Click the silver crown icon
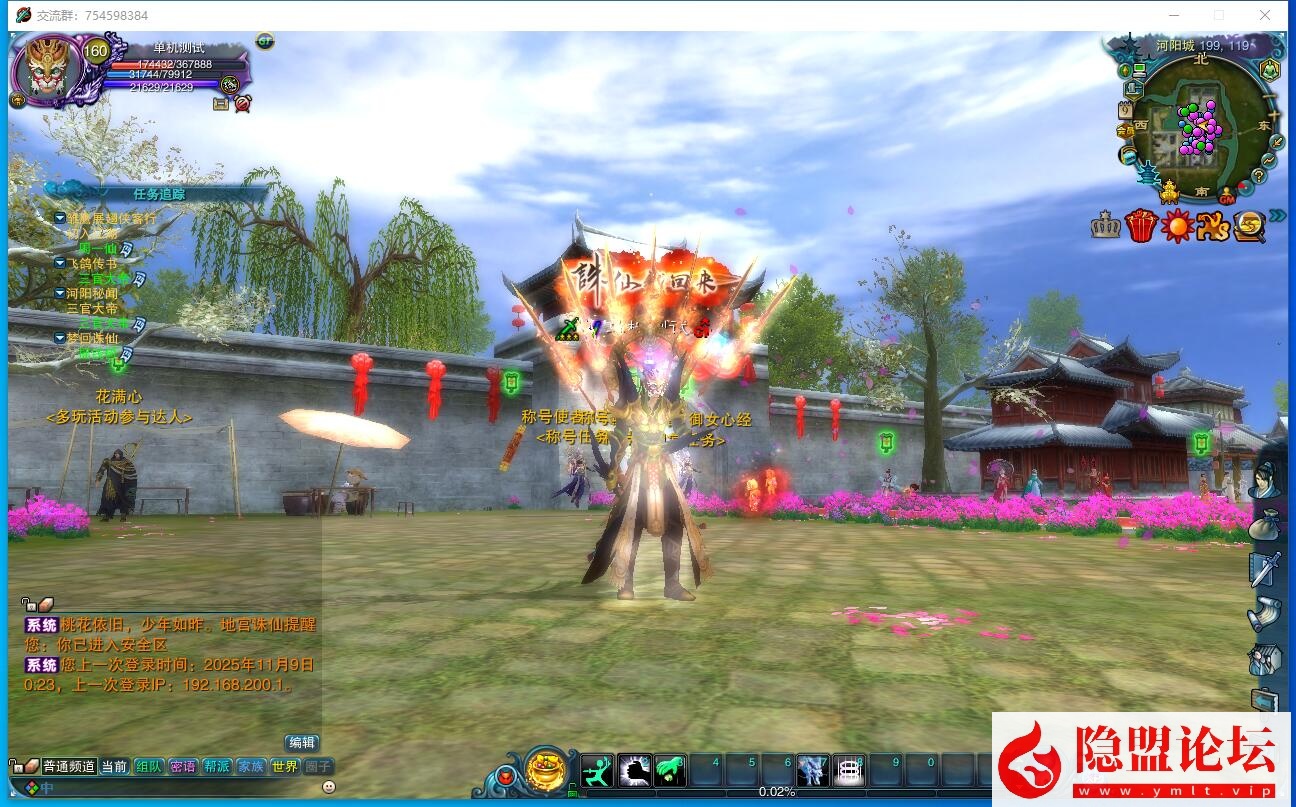The height and width of the screenshot is (807, 1296). [1106, 226]
